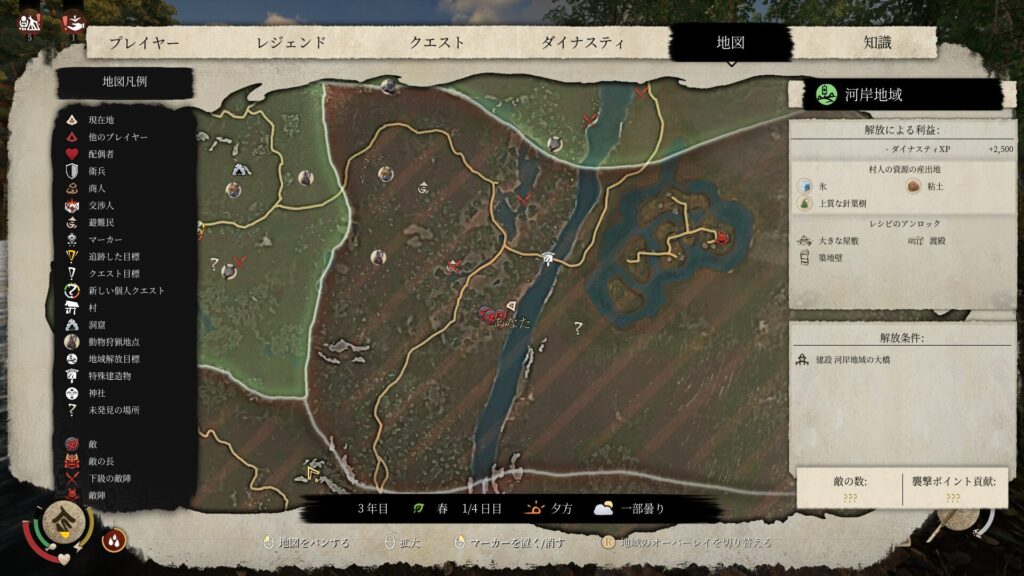1024x576 pixels.
Task: Click the yellow tracked objective marker on the map
Action: pos(313,470)
